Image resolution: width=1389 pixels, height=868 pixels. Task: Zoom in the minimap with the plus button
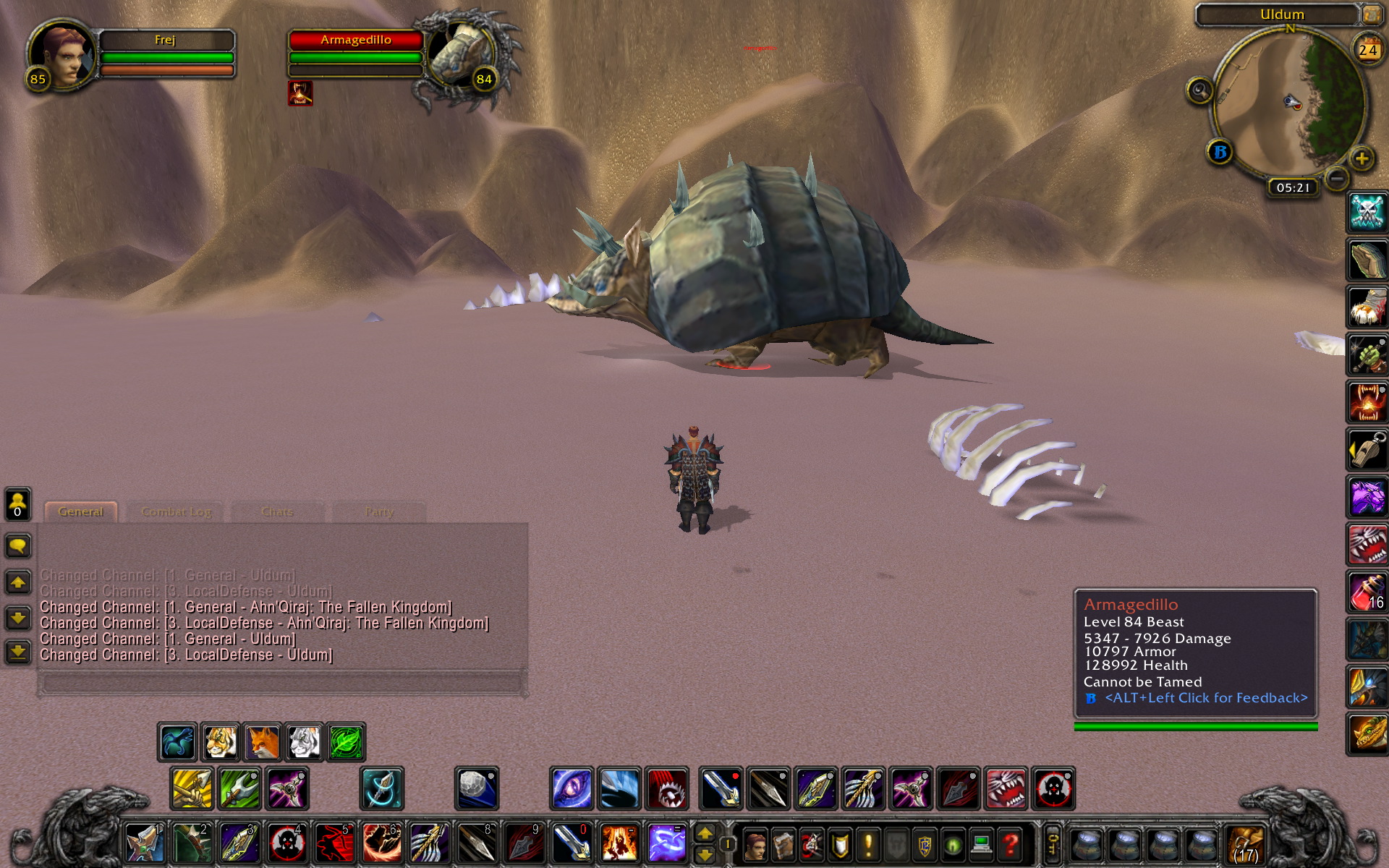click(1362, 158)
